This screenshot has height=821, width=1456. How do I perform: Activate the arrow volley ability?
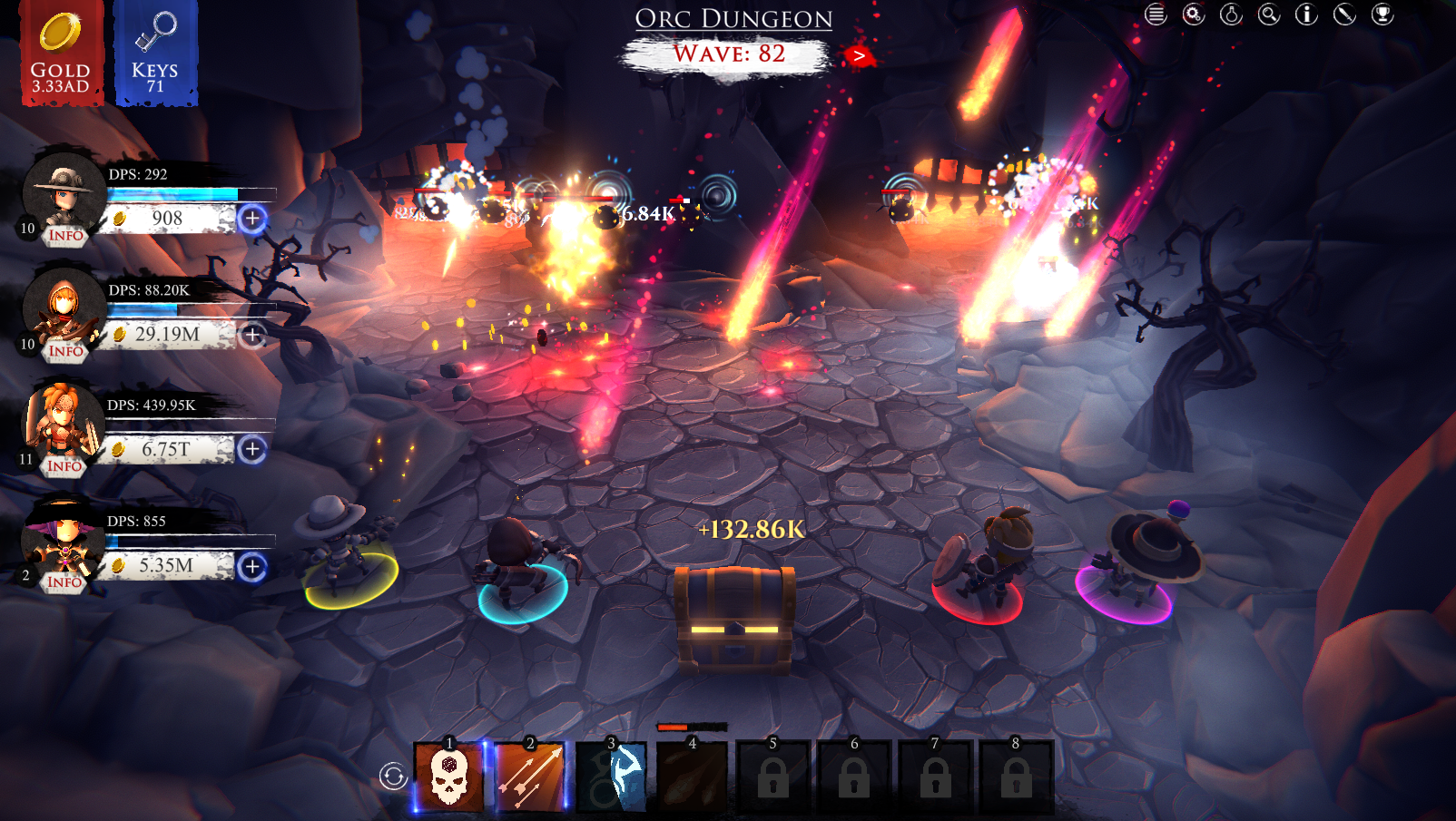[530, 777]
